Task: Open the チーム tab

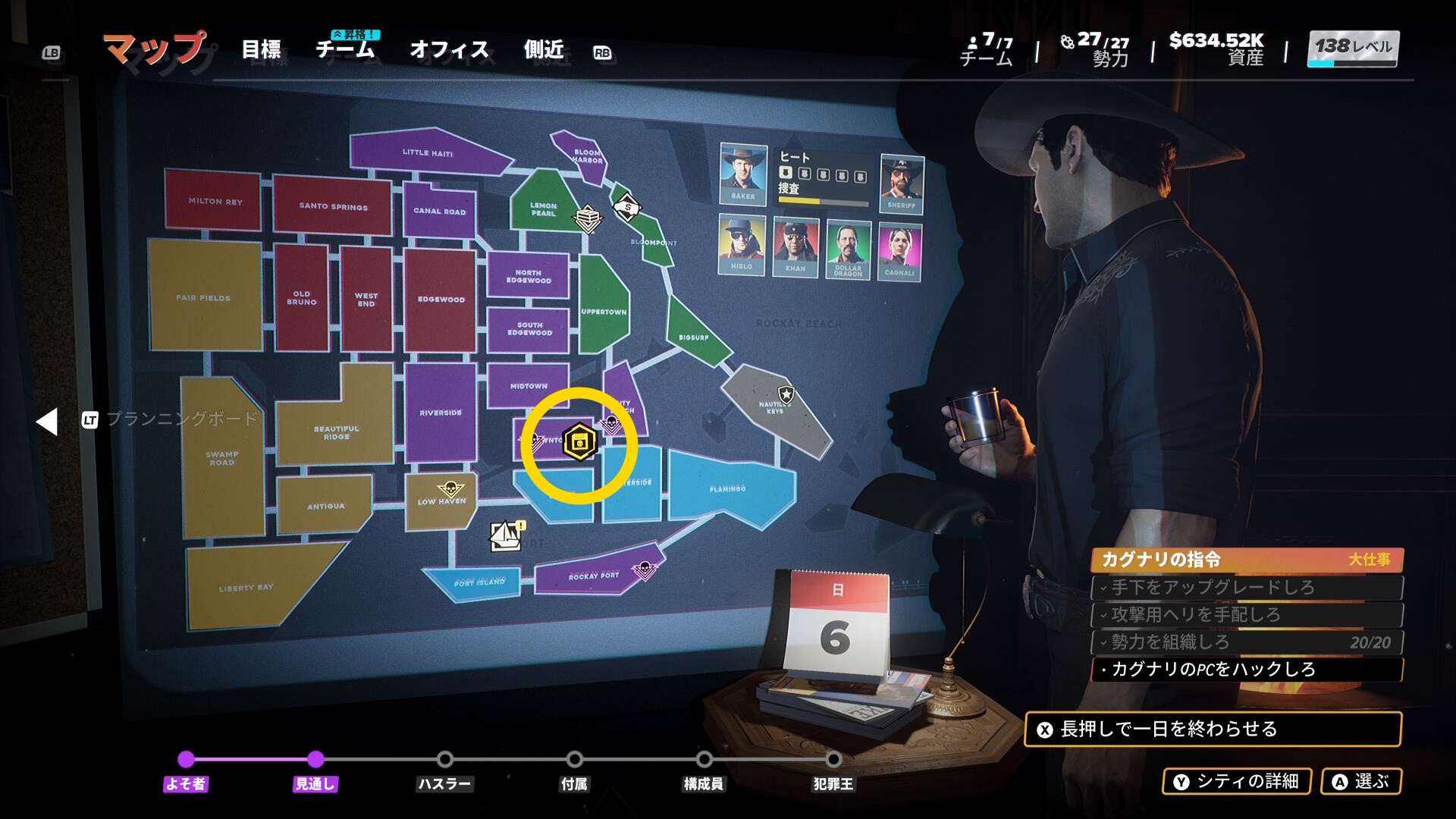Action: 345,50
